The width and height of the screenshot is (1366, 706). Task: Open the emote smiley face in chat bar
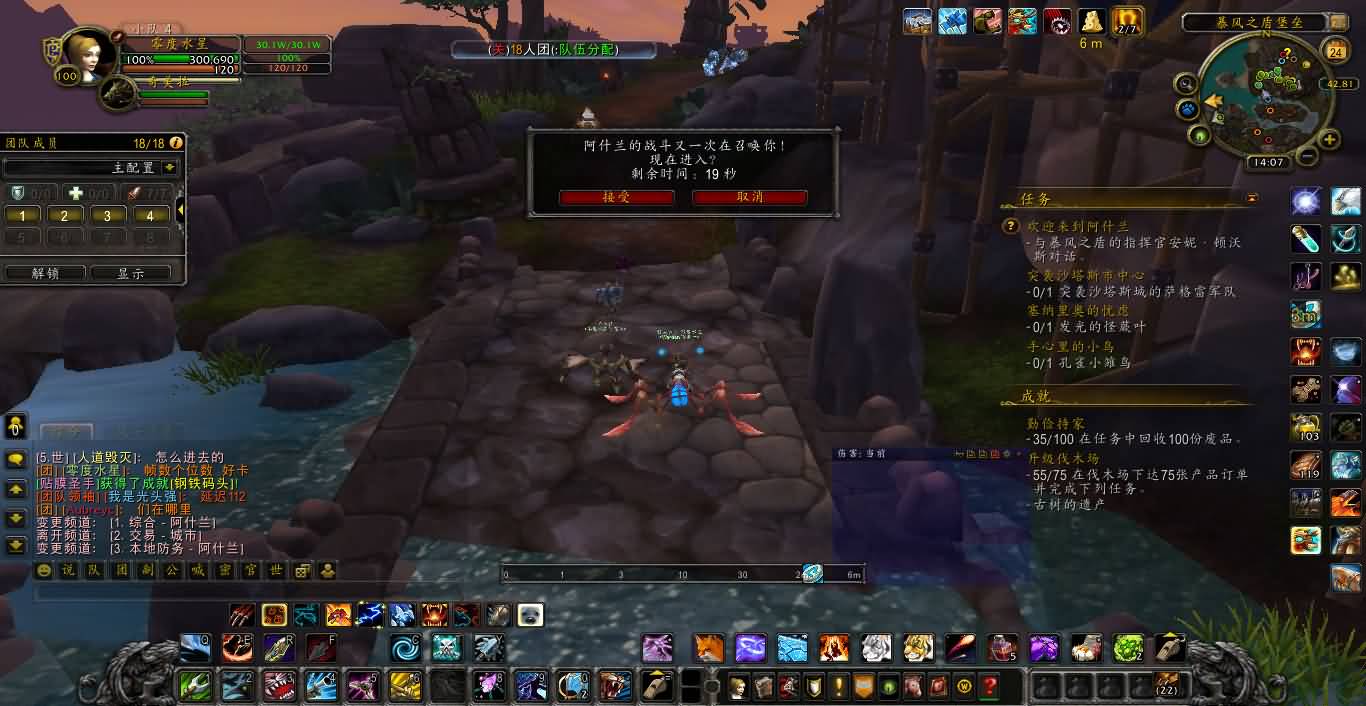44,570
